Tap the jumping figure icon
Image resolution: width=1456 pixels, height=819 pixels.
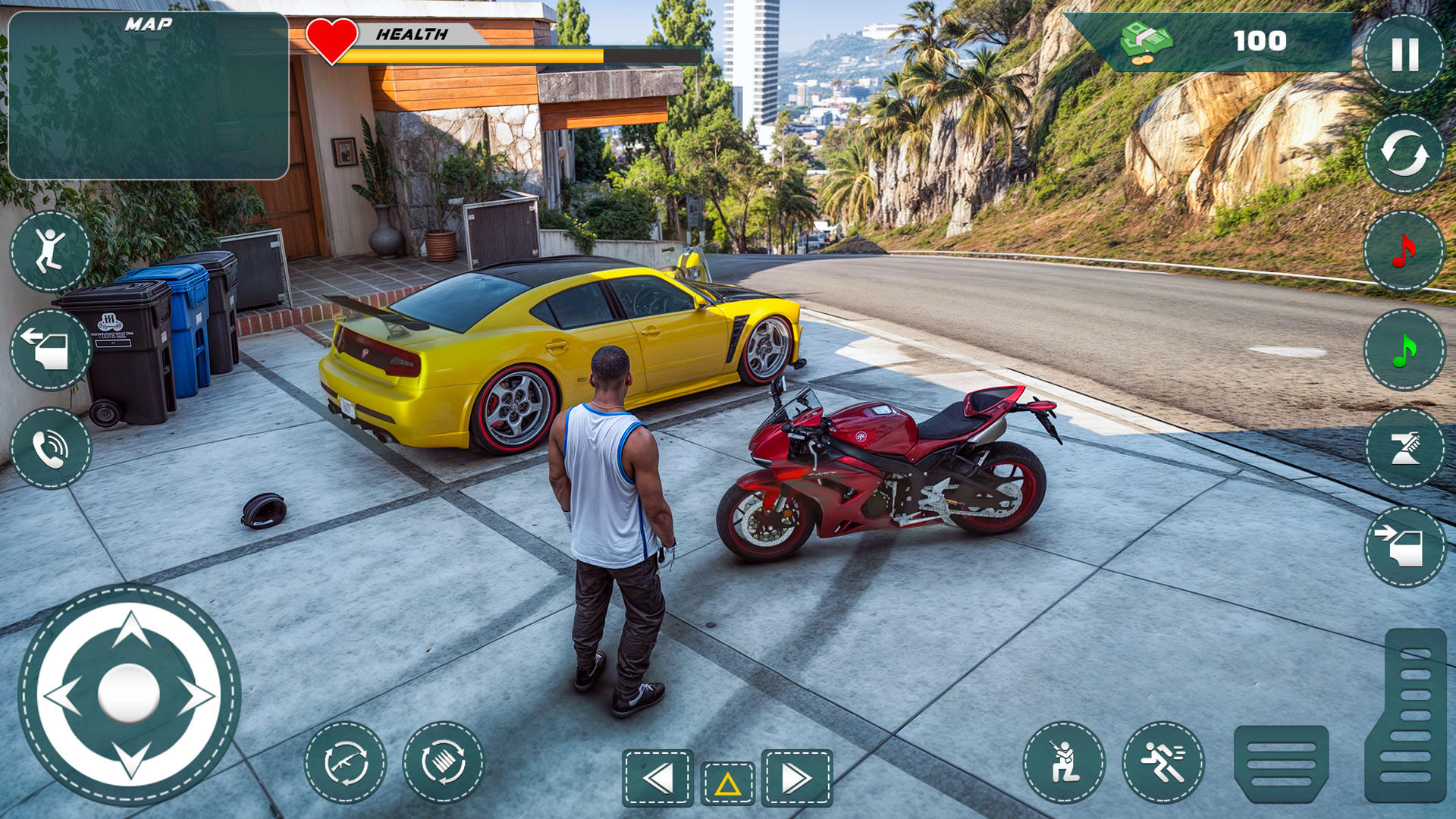click(x=51, y=251)
